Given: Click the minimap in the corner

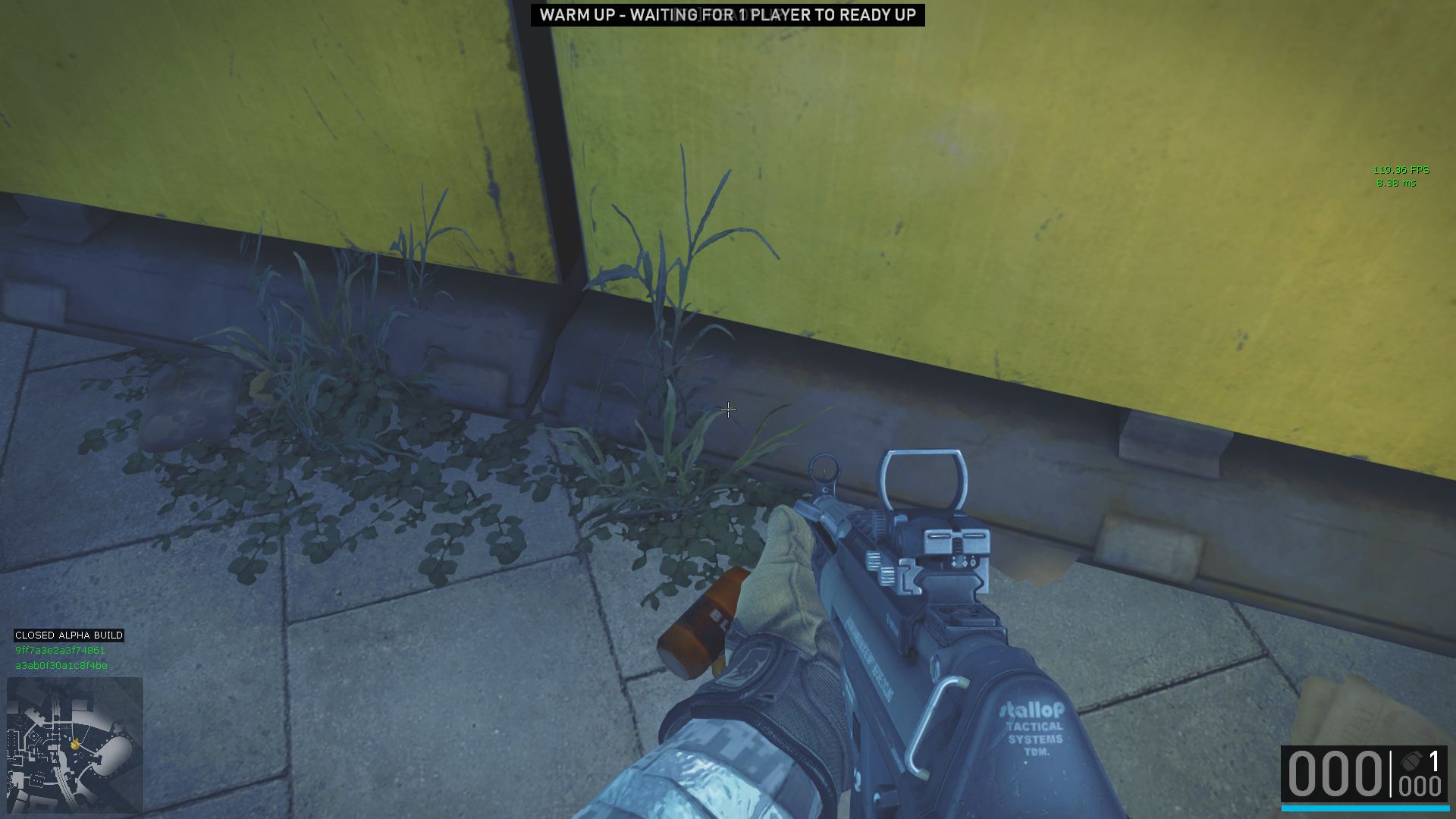Looking at the screenshot, I should [x=75, y=745].
